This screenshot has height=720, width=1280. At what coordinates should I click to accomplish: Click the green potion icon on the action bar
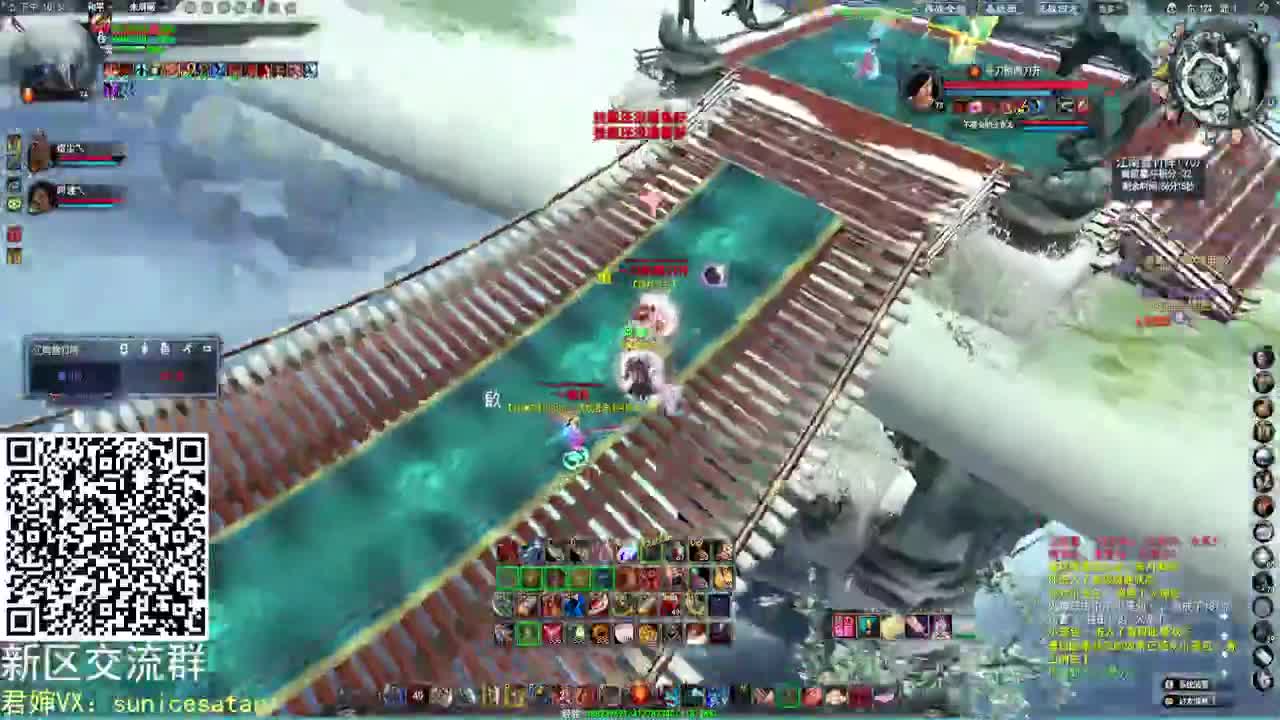(x=529, y=632)
